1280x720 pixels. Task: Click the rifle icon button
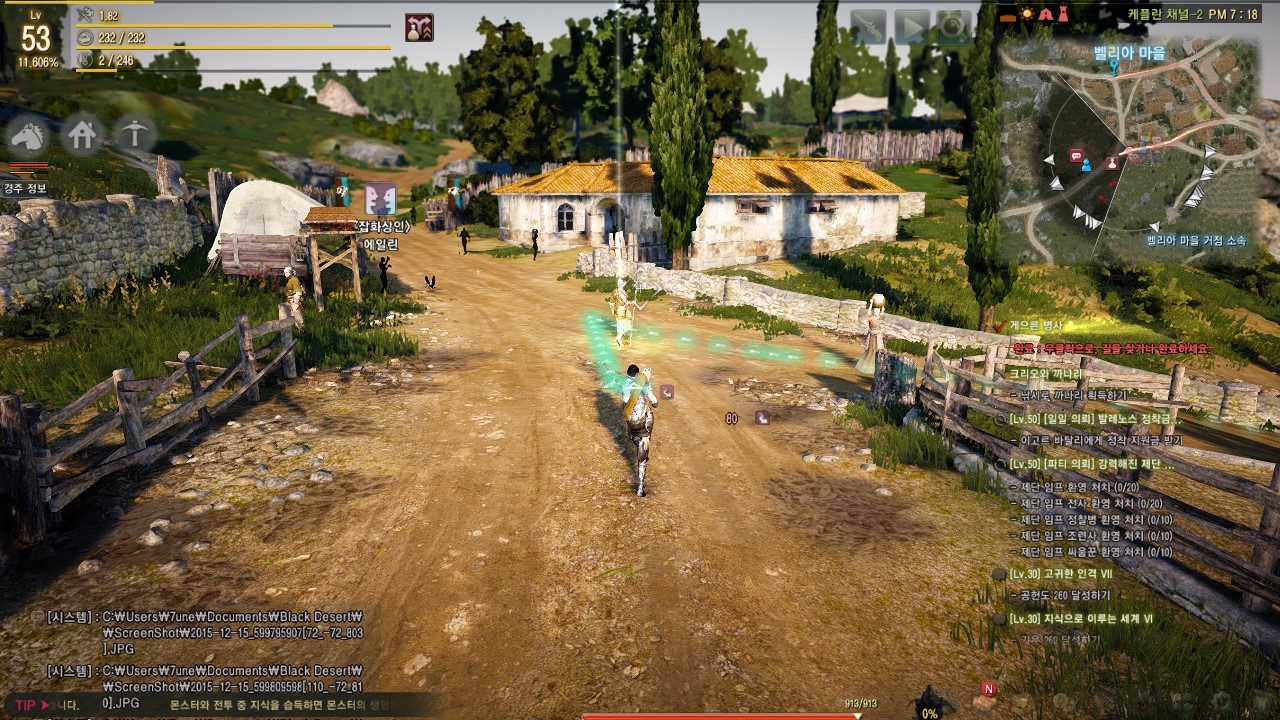point(869,26)
